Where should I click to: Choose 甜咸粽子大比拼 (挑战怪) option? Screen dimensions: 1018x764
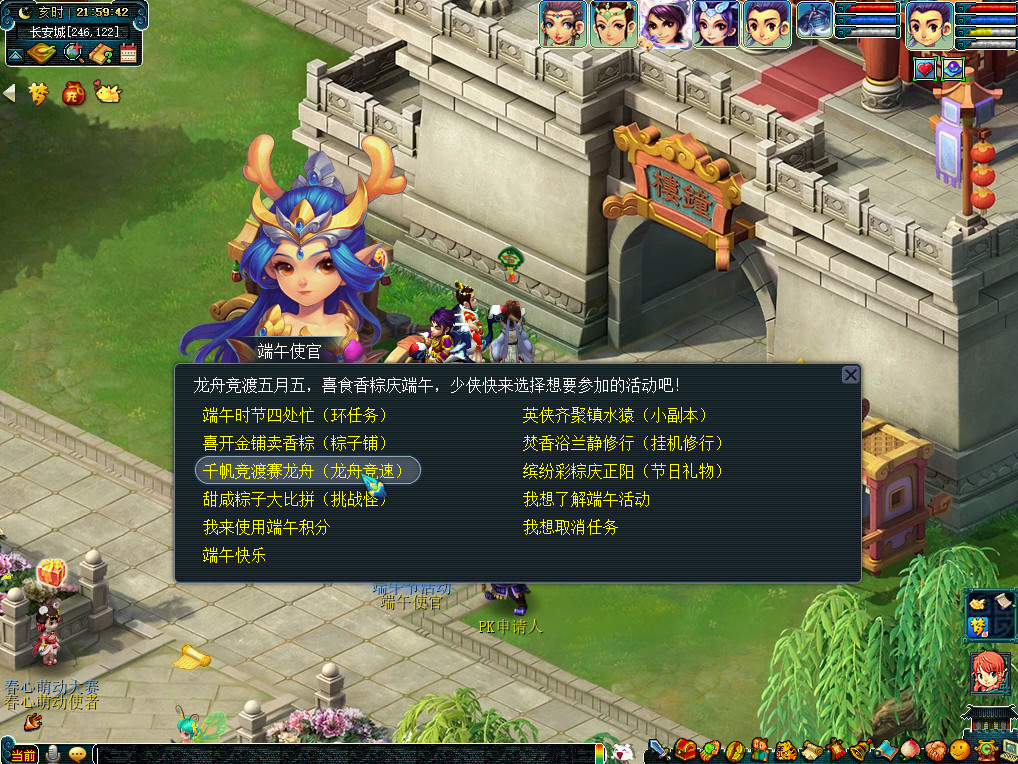coord(294,499)
